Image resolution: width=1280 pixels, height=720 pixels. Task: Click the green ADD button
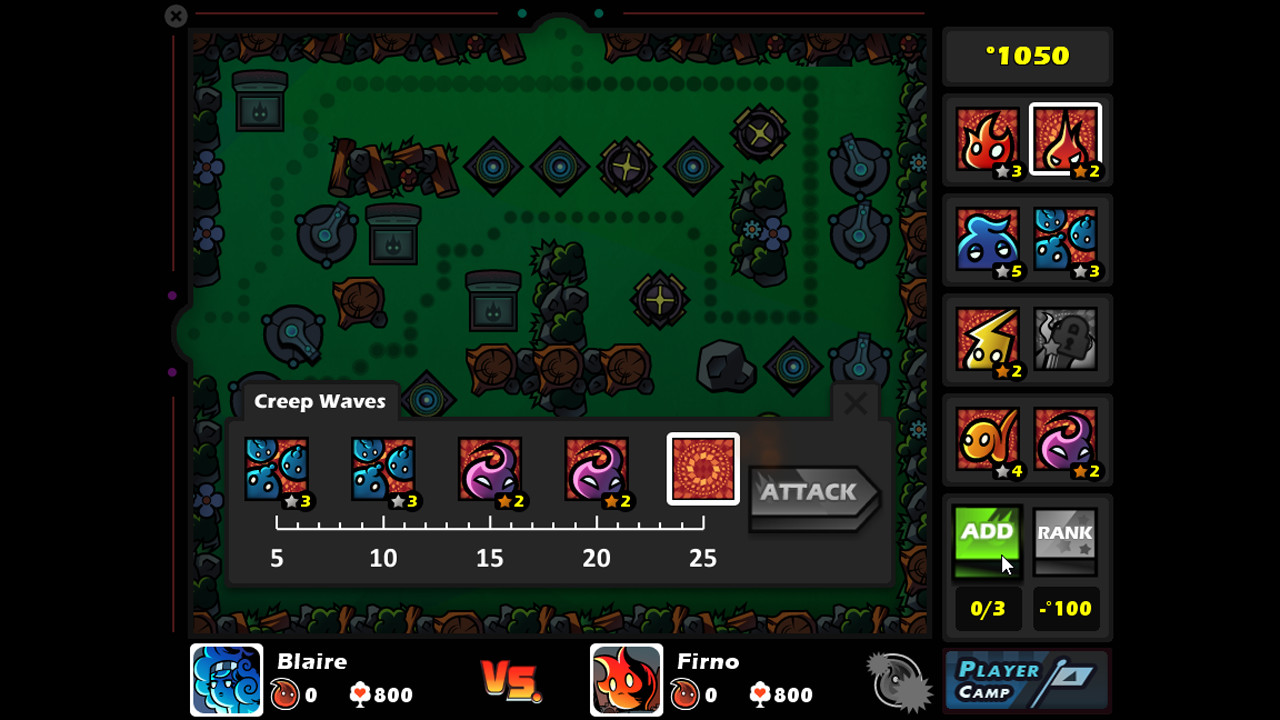987,540
